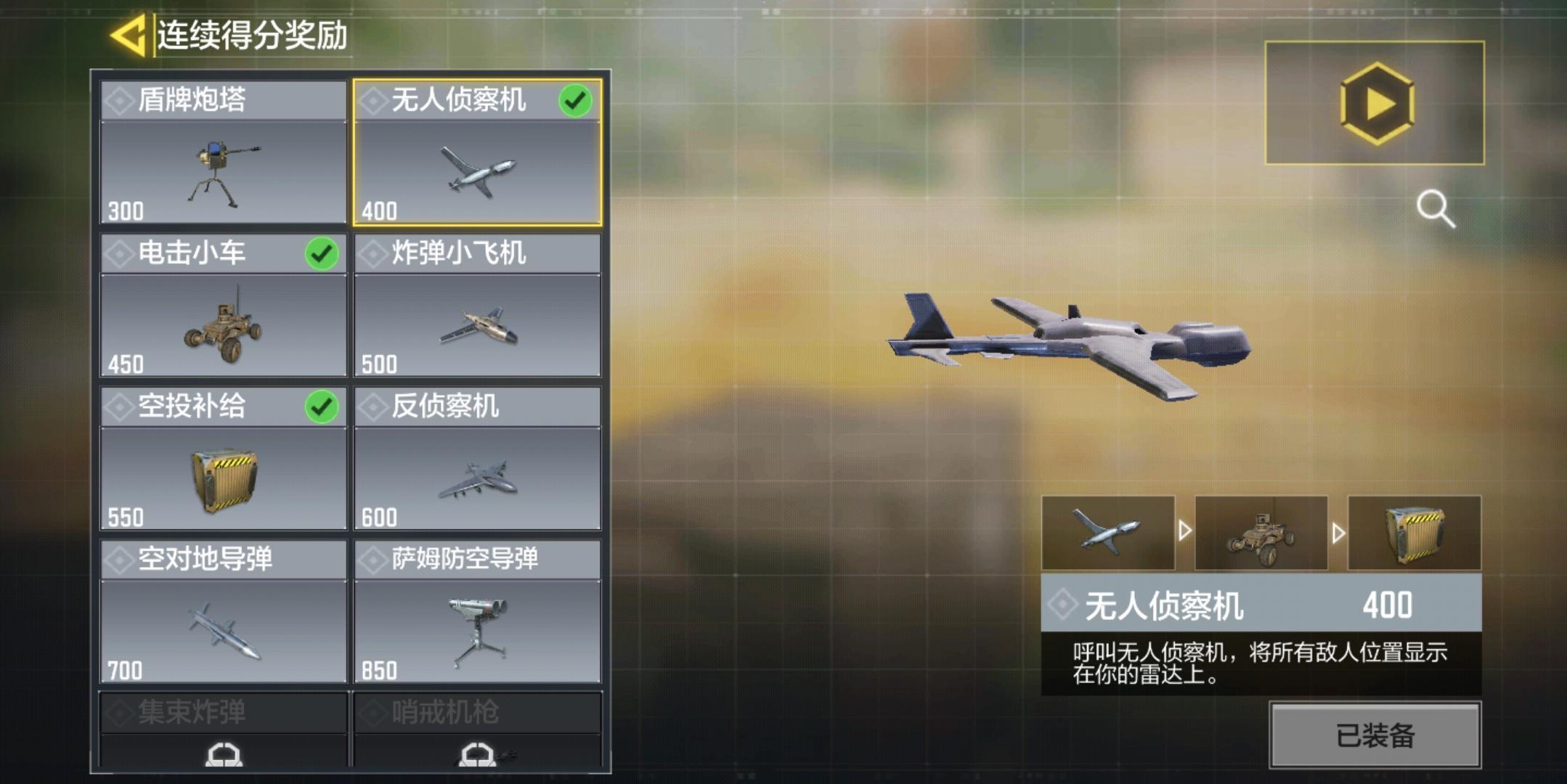Choose the 反侦察机 scorestreak tile
Viewport: 1567px width, 784px height.
pyautogui.click(x=477, y=459)
